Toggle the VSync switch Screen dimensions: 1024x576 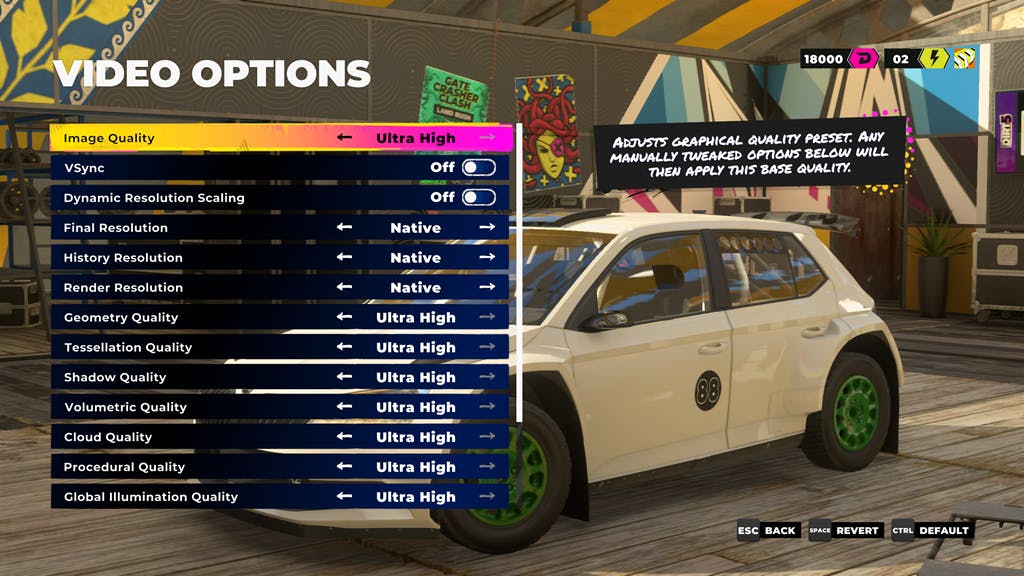point(478,168)
